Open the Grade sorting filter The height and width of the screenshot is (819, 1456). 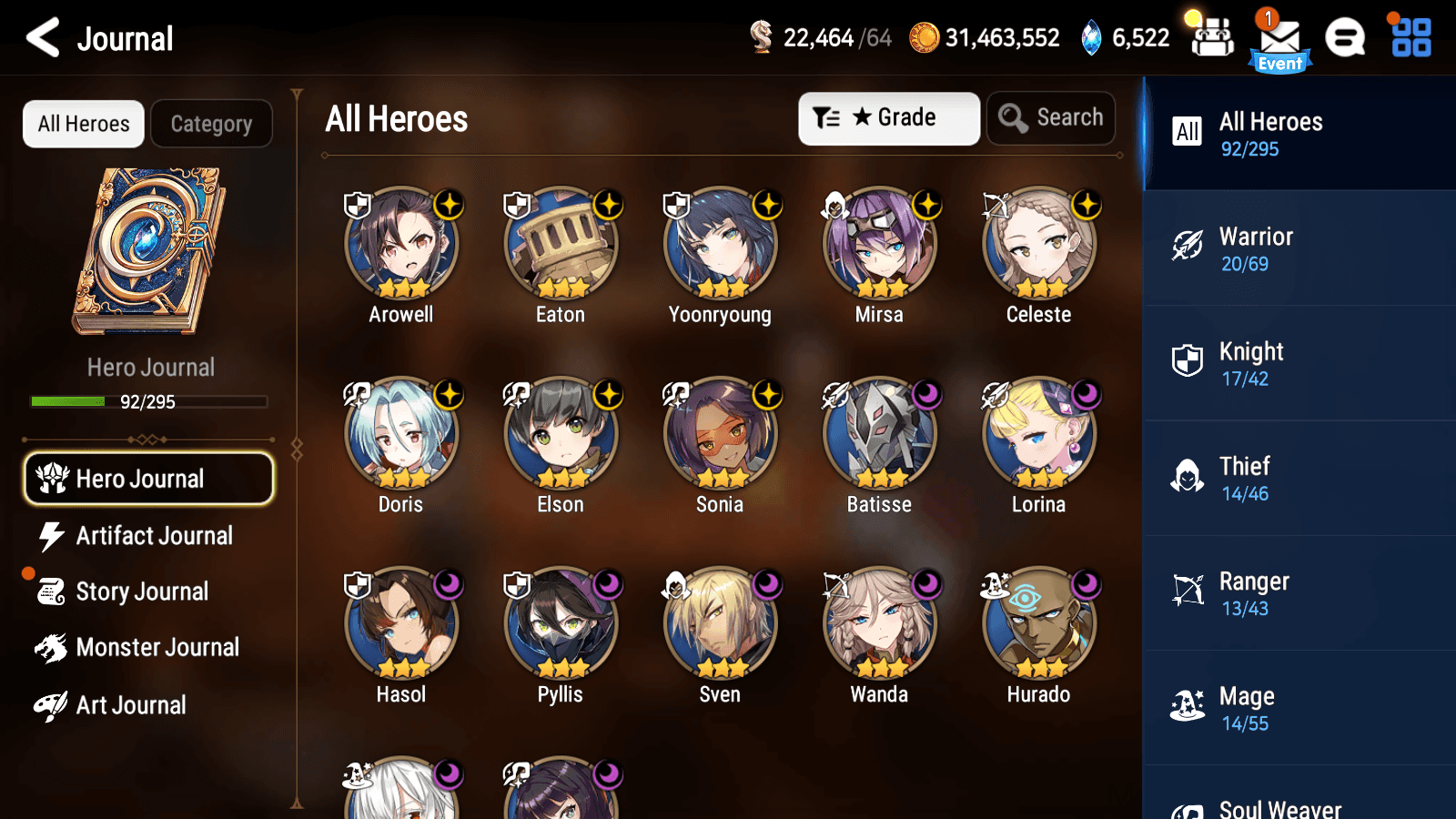[x=888, y=117]
